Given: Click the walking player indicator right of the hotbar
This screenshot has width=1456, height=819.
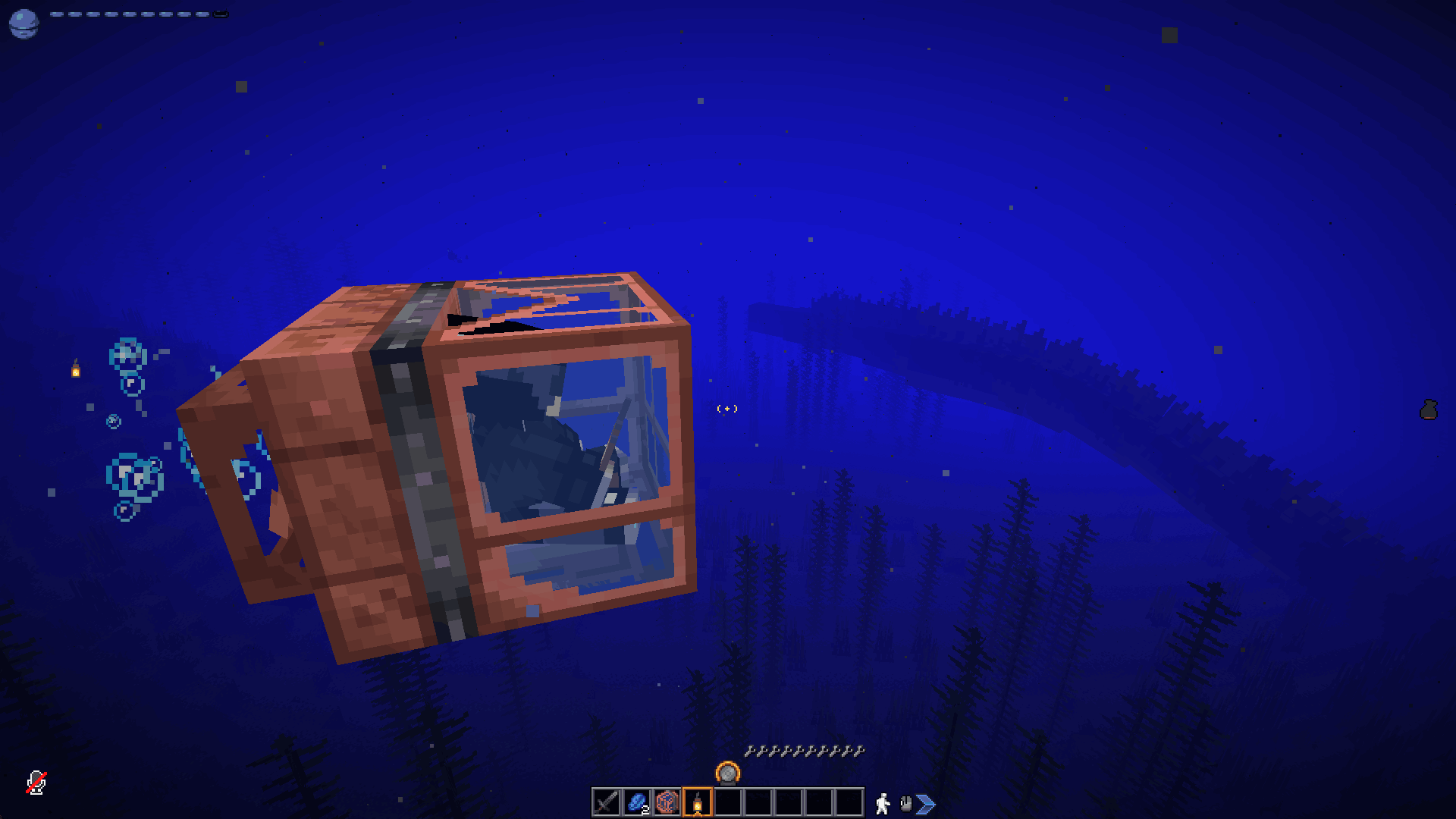Looking at the screenshot, I should coord(884,802).
